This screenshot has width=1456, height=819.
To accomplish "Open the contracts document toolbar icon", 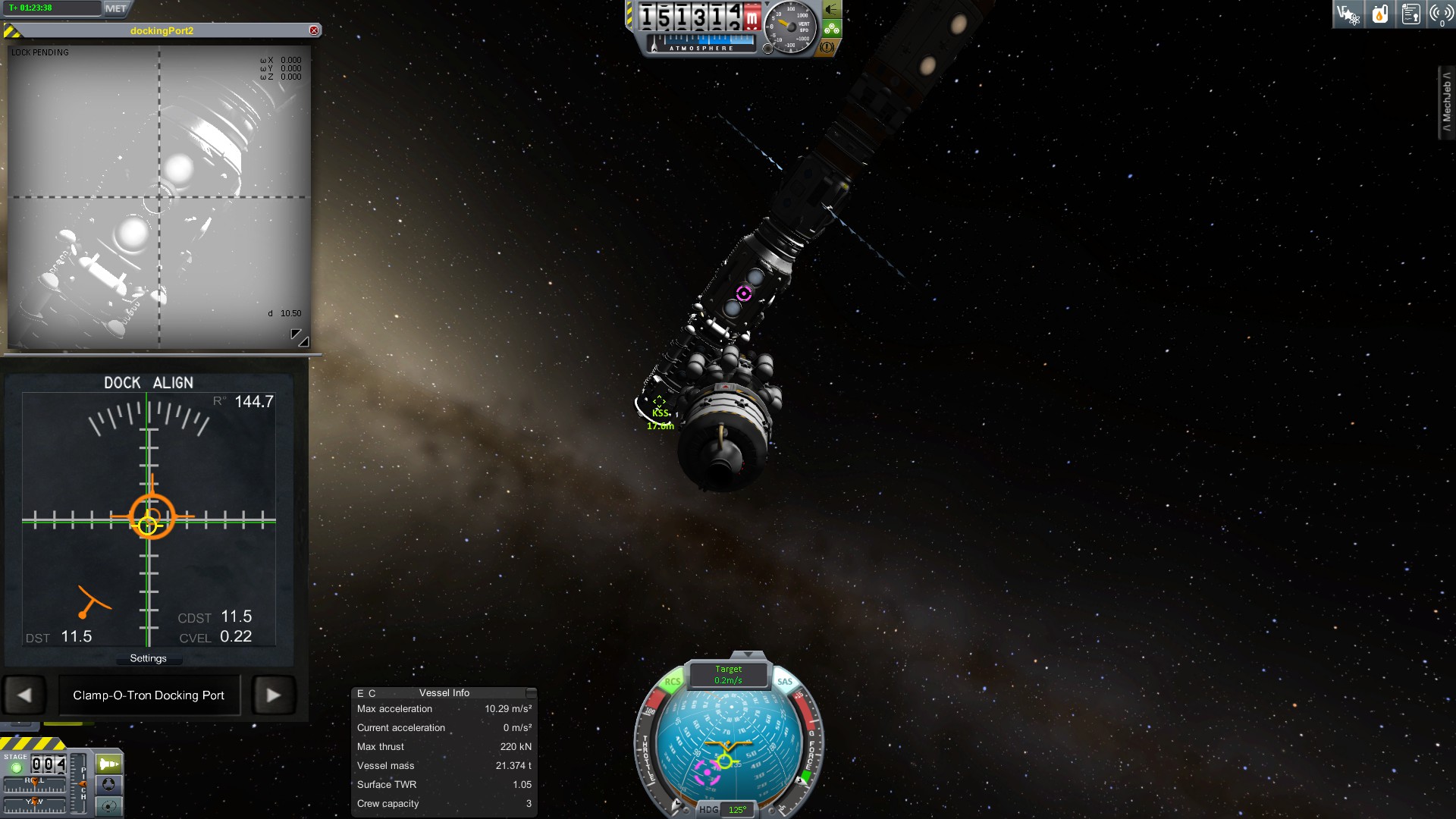I will pyautogui.click(x=1410, y=14).
